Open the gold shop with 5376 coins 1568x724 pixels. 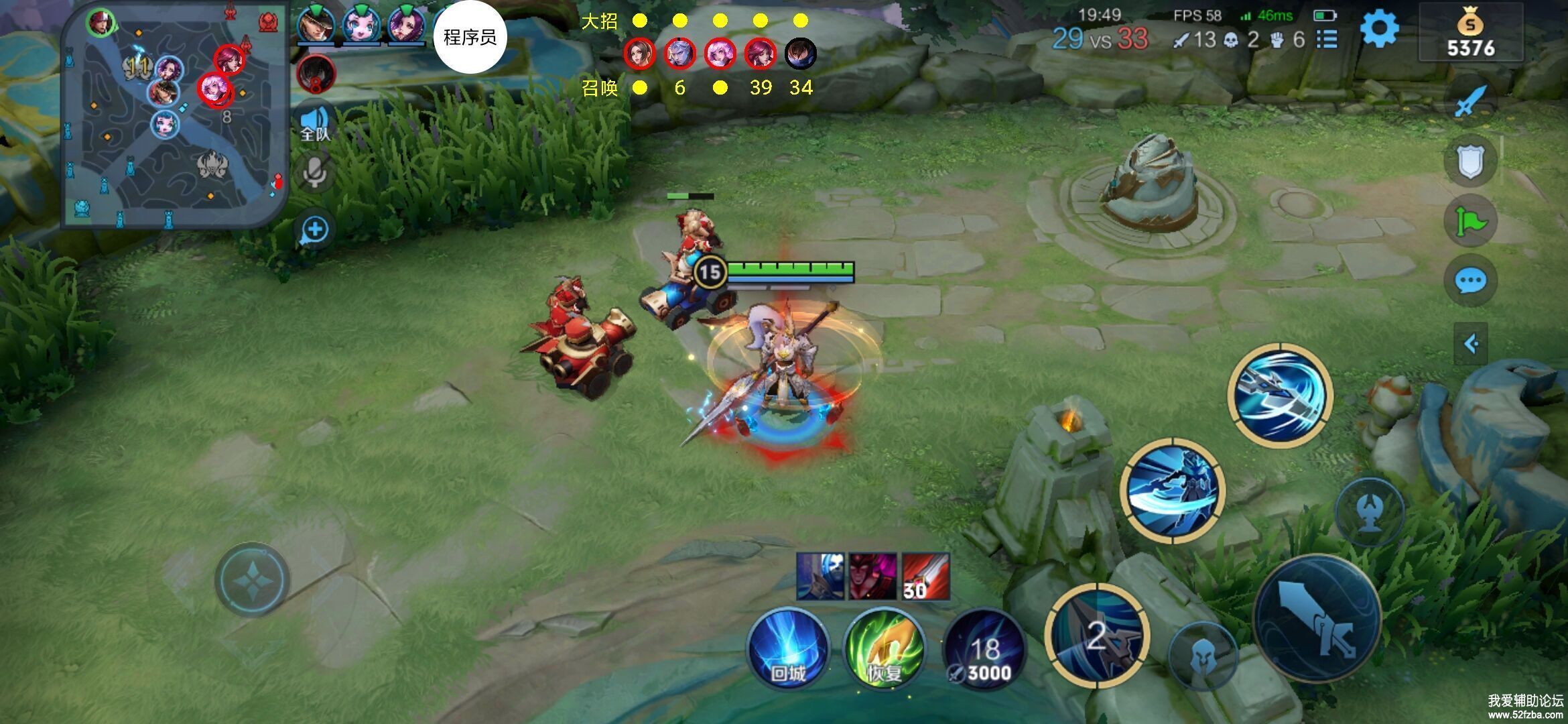point(1470,35)
